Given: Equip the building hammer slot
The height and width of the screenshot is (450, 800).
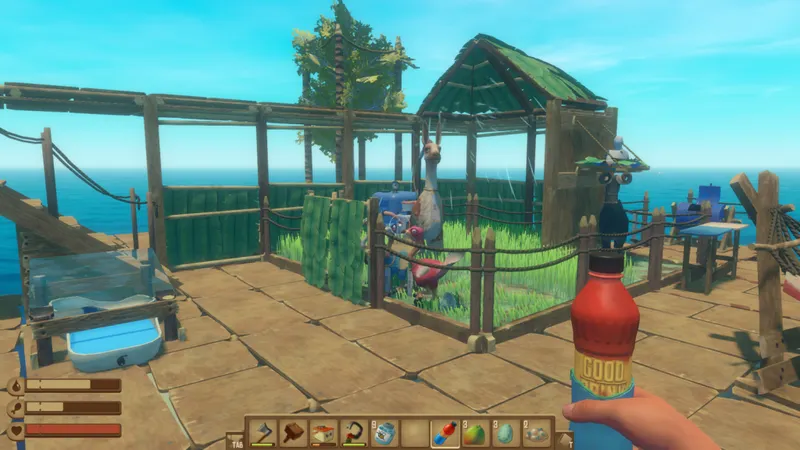Looking at the screenshot, I should click(x=293, y=433).
